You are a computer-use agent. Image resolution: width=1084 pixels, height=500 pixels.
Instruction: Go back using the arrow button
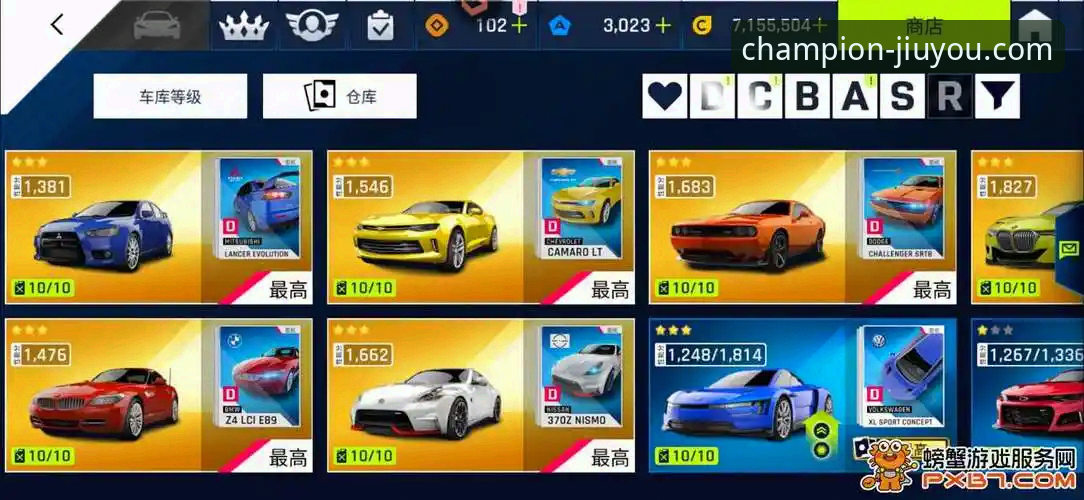point(57,25)
